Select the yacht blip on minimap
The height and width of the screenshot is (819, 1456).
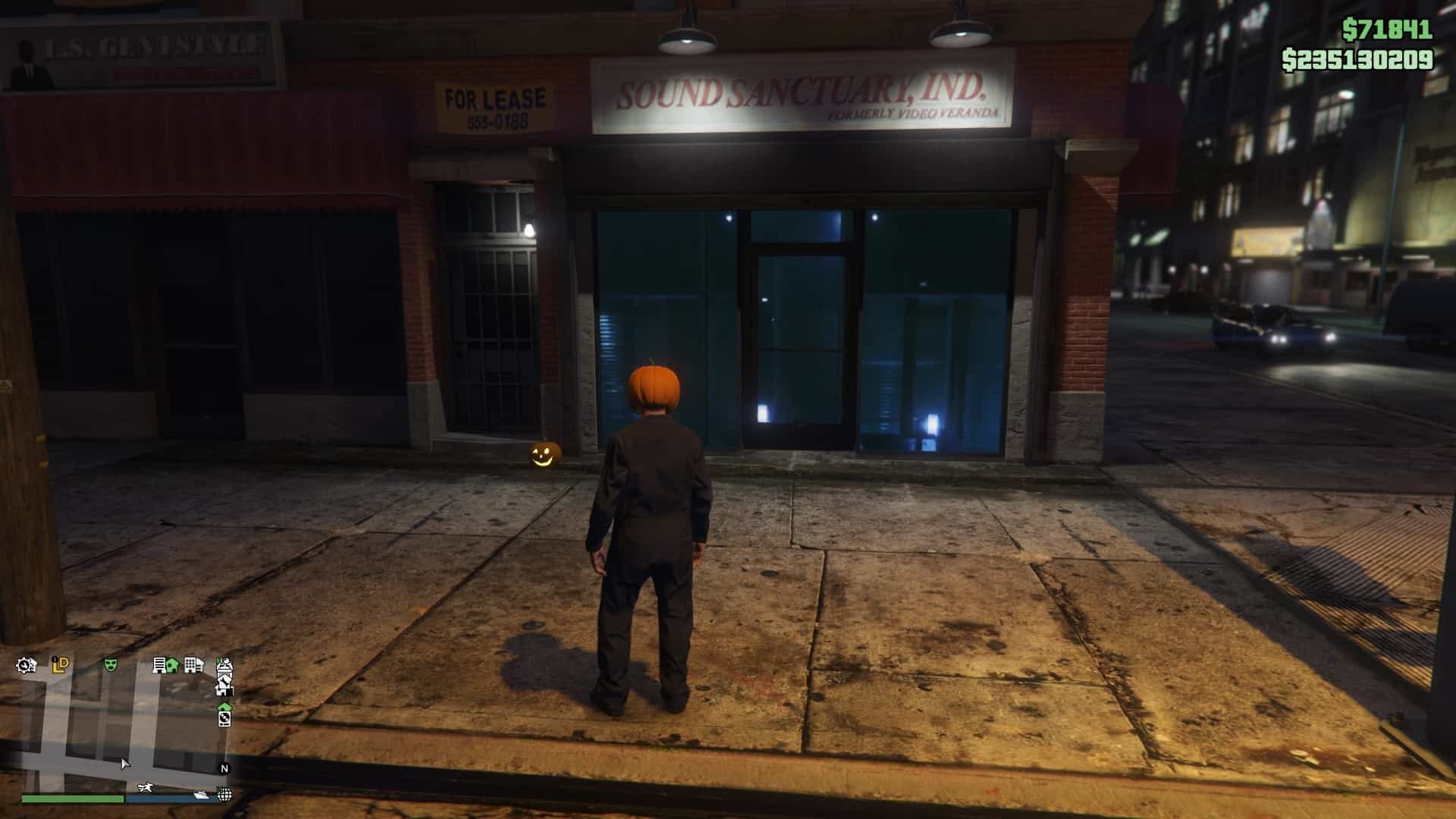(x=202, y=794)
